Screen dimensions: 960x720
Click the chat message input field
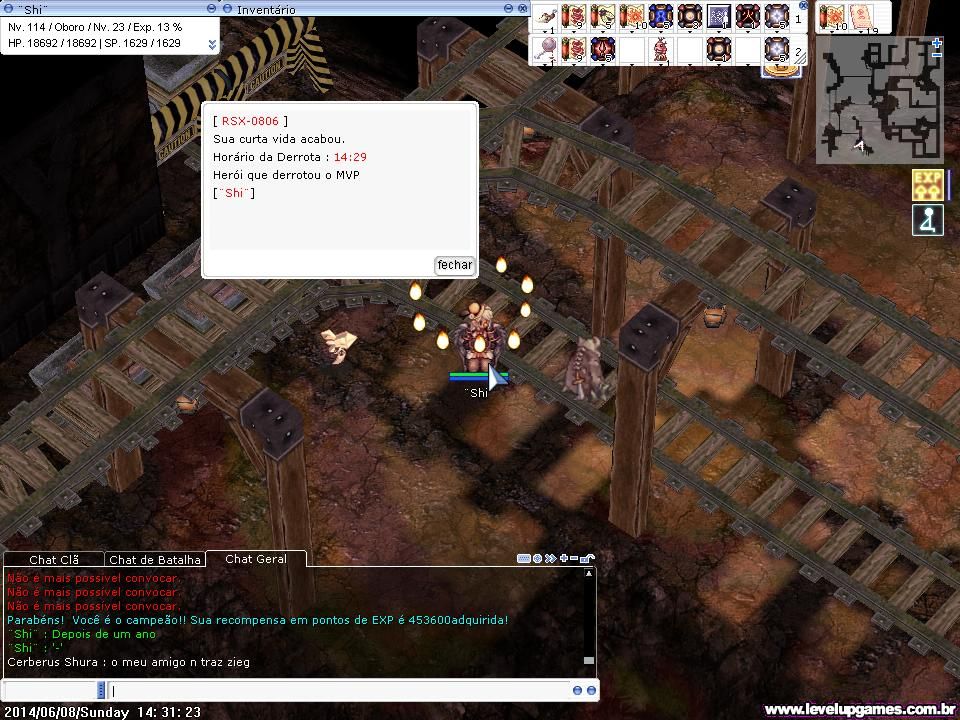(x=340, y=691)
